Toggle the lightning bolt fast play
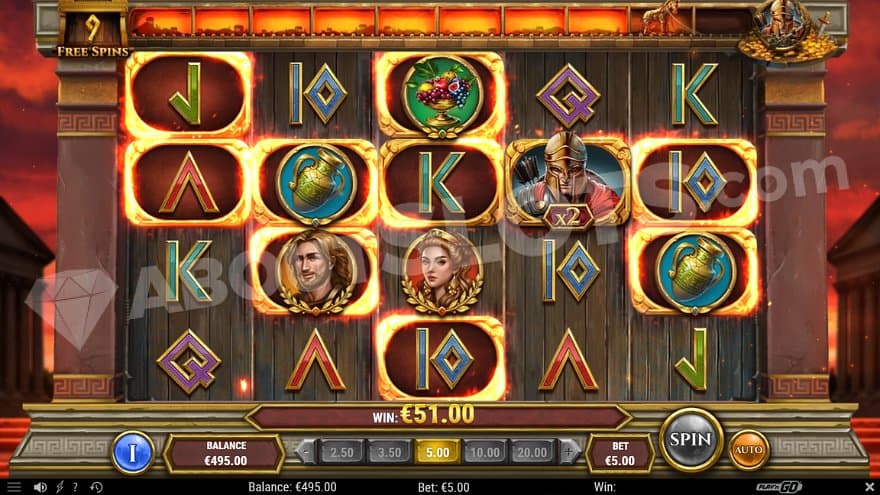Viewport: 880px width, 495px height. pyautogui.click(x=59, y=487)
